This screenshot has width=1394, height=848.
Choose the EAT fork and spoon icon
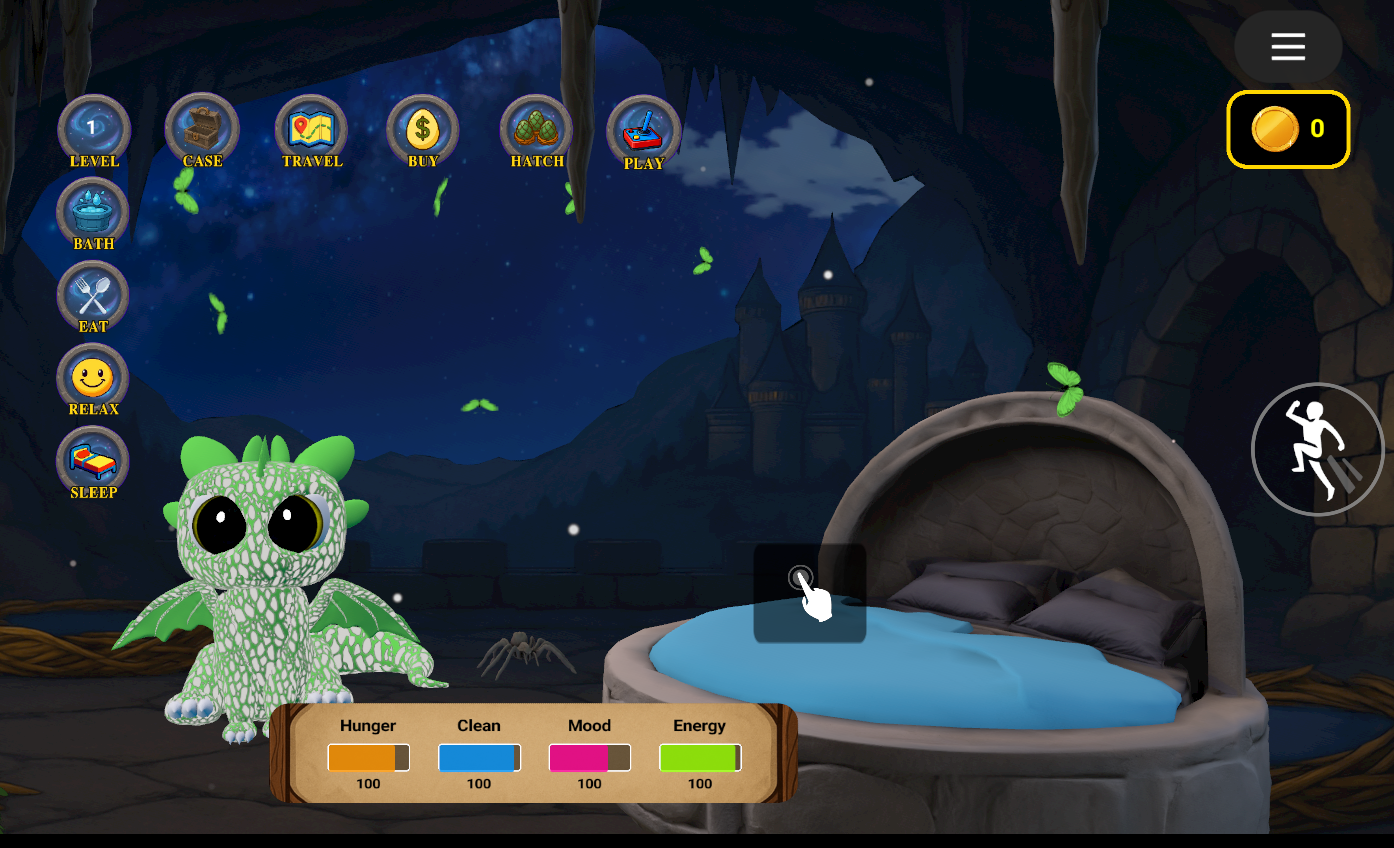[x=94, y=296]
